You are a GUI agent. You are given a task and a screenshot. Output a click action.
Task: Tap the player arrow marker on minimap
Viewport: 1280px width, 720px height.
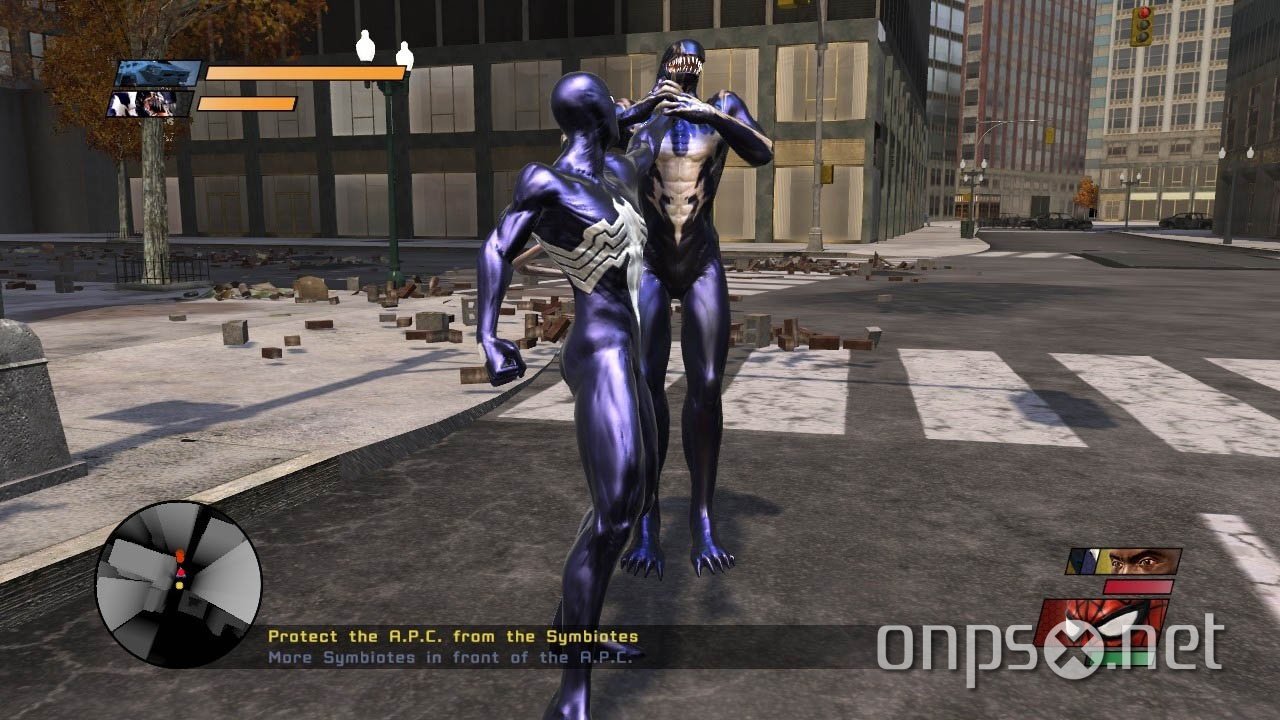180,573
